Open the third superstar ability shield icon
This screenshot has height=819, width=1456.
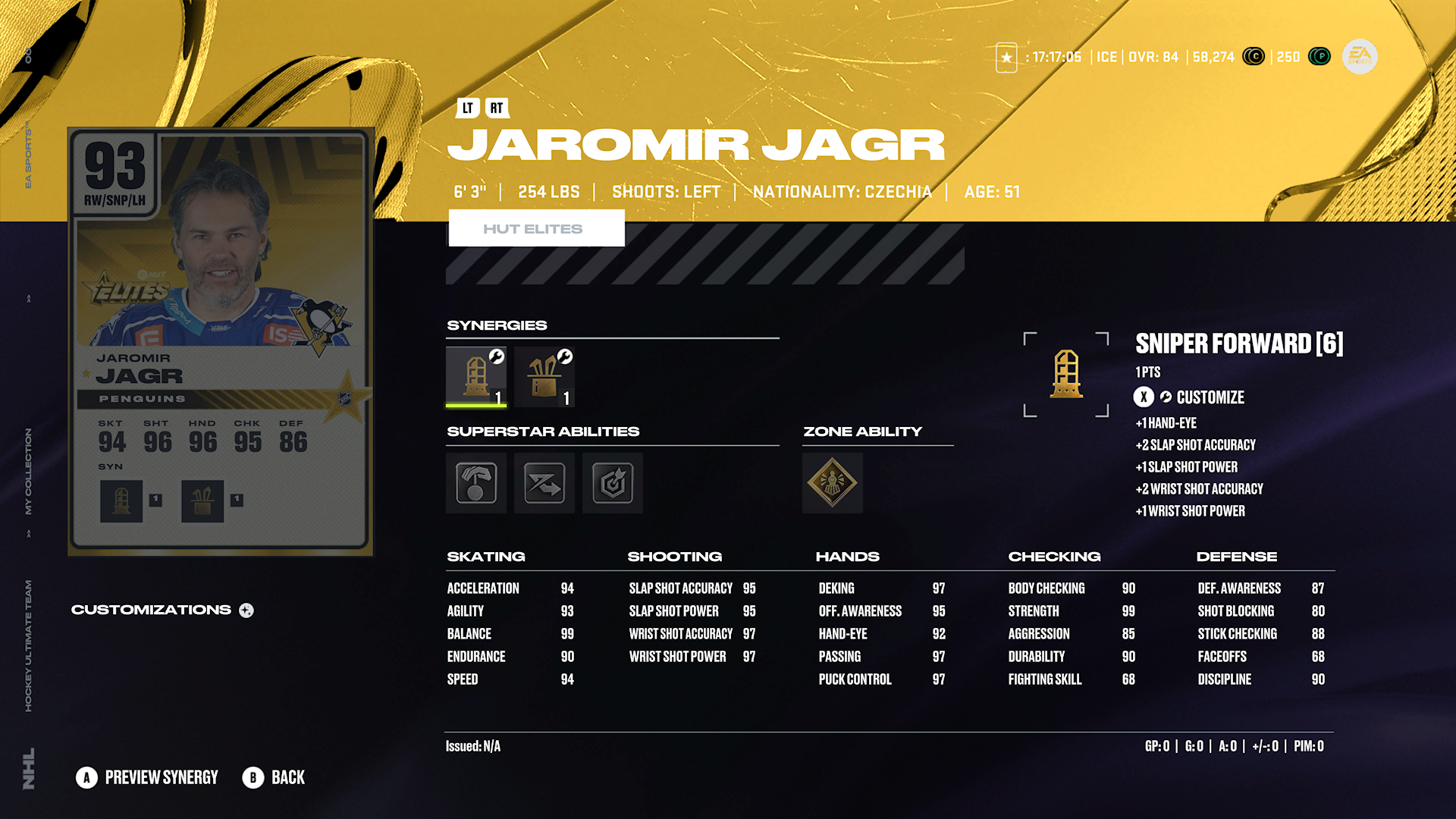coord(612,483)
